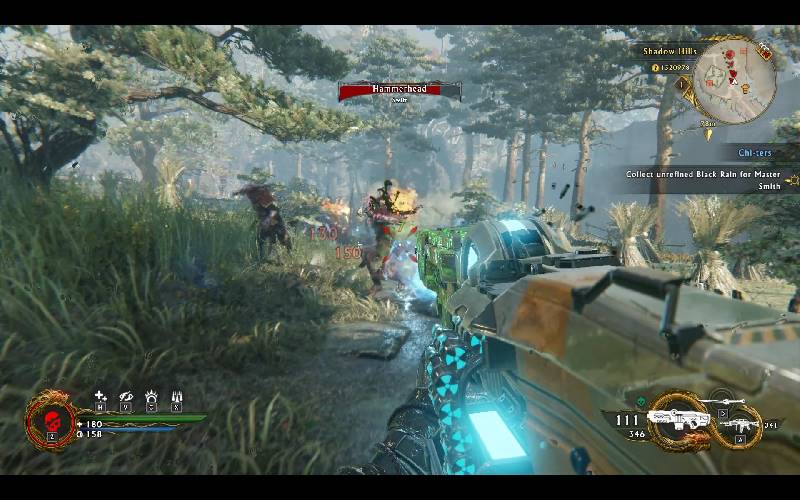Click the Shadow Hills location label

tap(660, 52)
